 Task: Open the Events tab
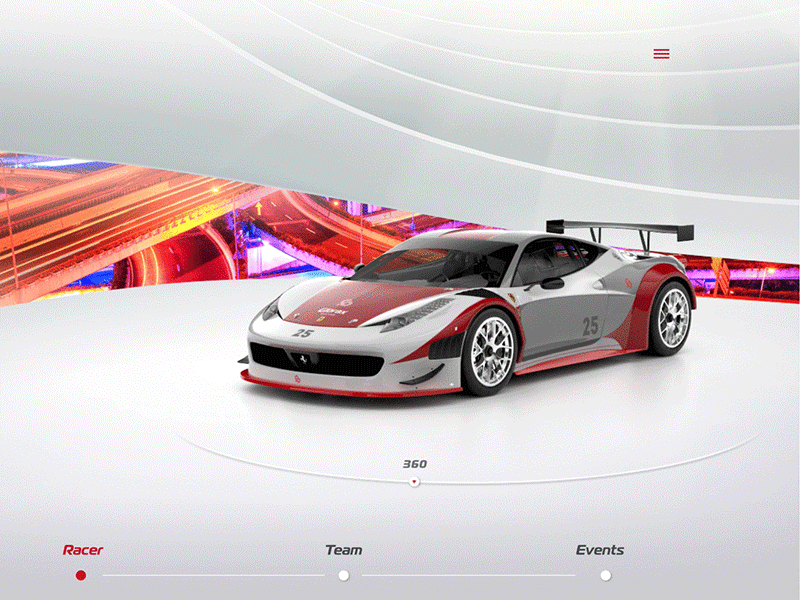click(600, 550)
